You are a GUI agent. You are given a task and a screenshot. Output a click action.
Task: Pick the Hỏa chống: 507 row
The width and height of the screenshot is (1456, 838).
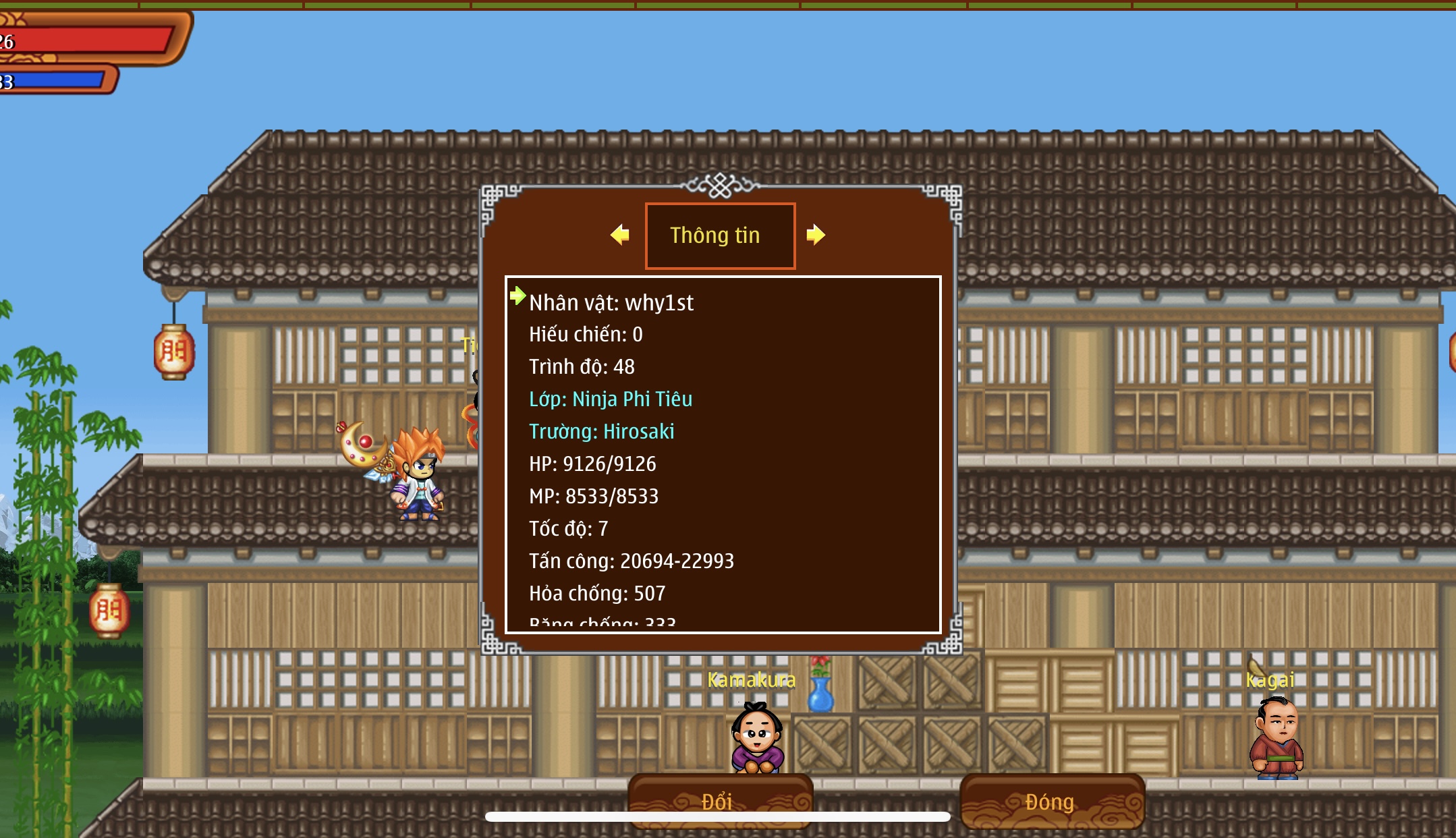(597, 594)
